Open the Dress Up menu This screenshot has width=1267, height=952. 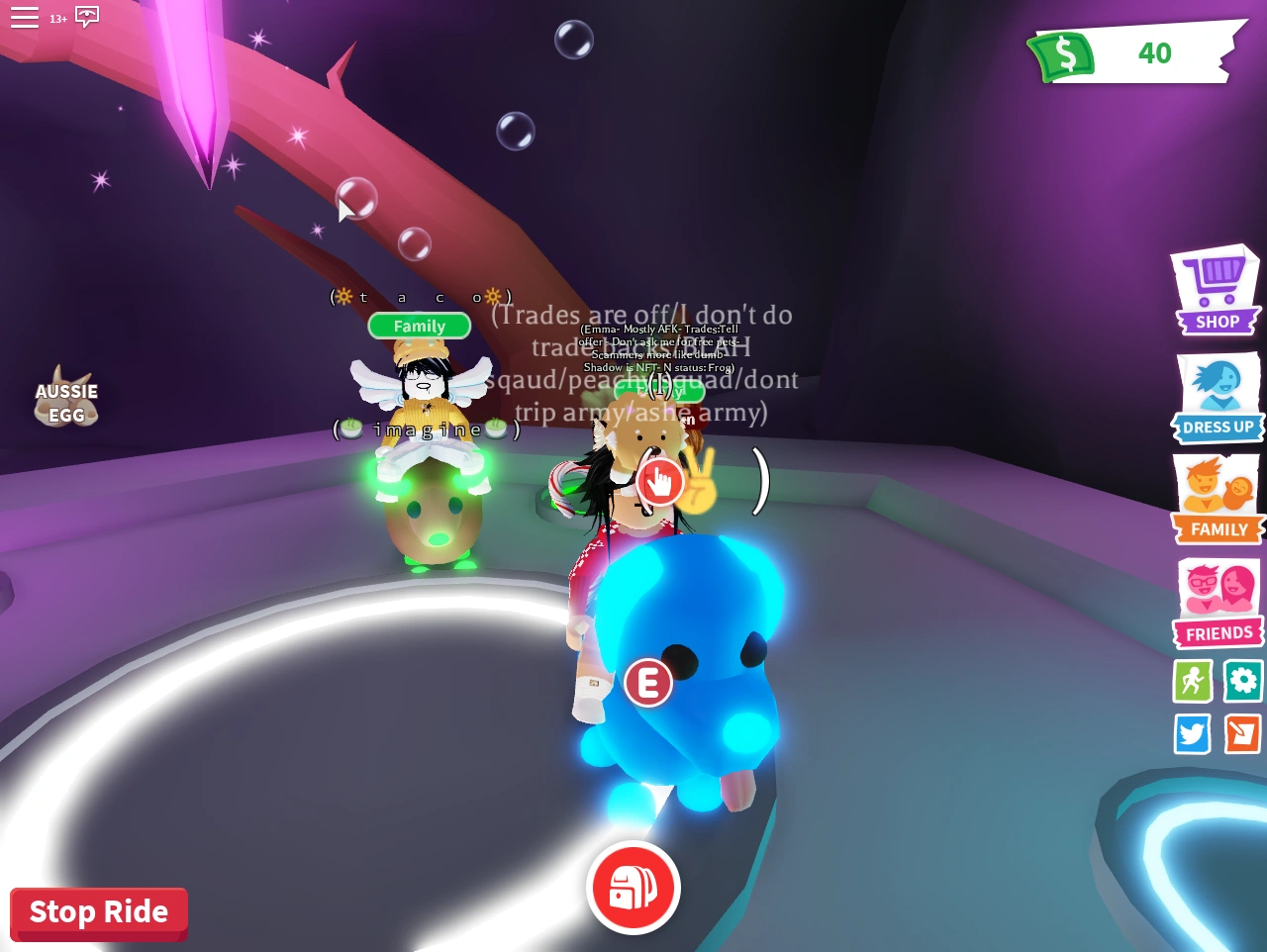pyautogui.click(x=1216, y=396)
